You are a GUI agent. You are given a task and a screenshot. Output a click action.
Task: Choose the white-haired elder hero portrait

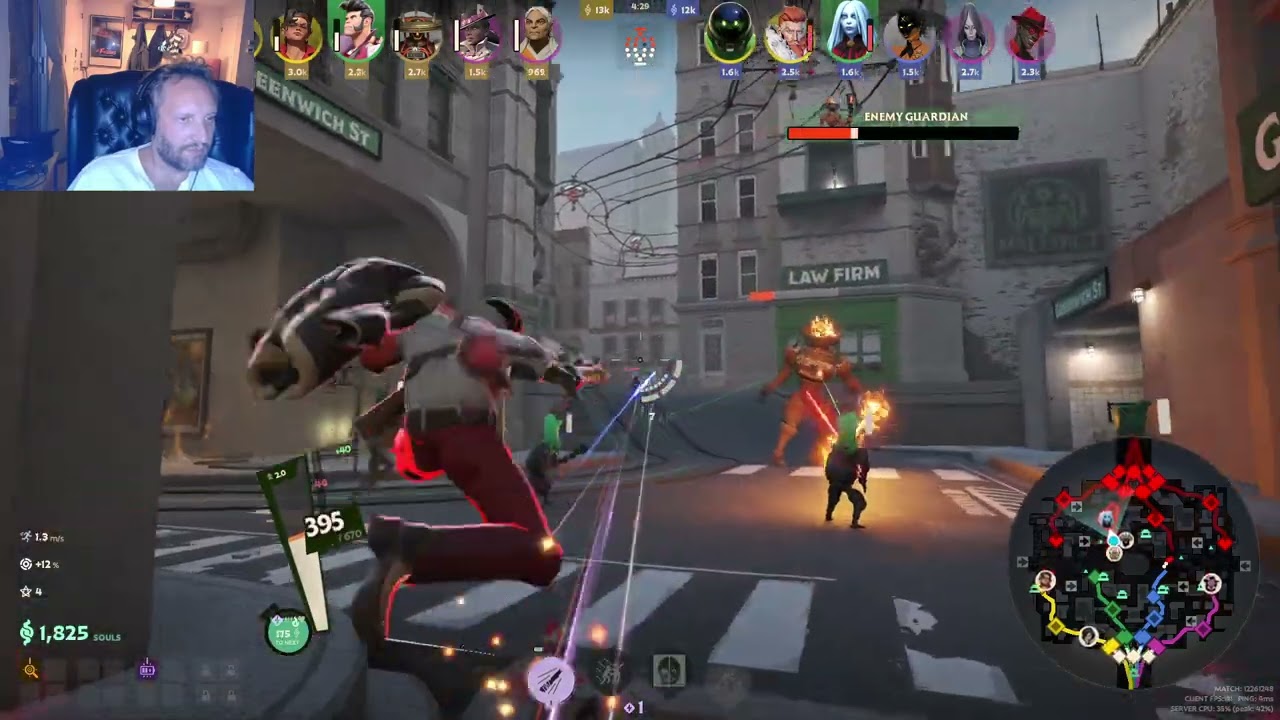point(539,37)
